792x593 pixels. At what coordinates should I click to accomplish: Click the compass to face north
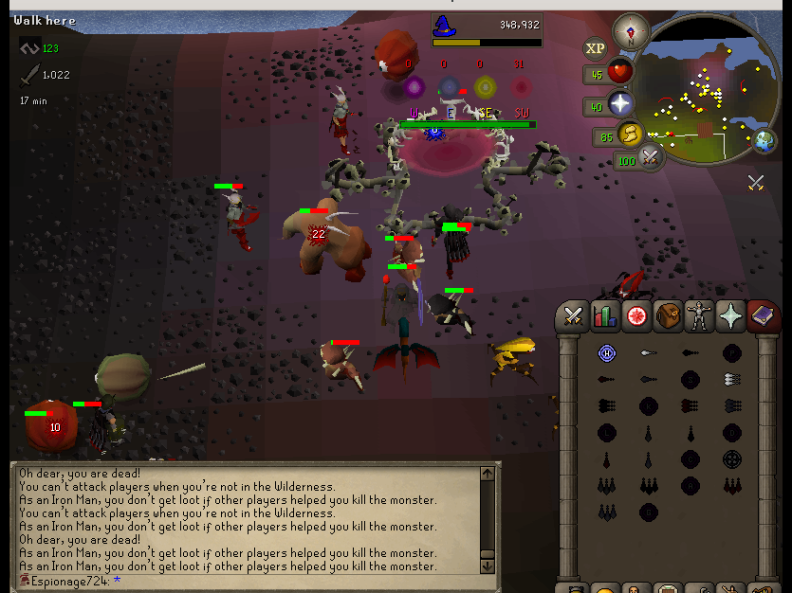(631, 31)
